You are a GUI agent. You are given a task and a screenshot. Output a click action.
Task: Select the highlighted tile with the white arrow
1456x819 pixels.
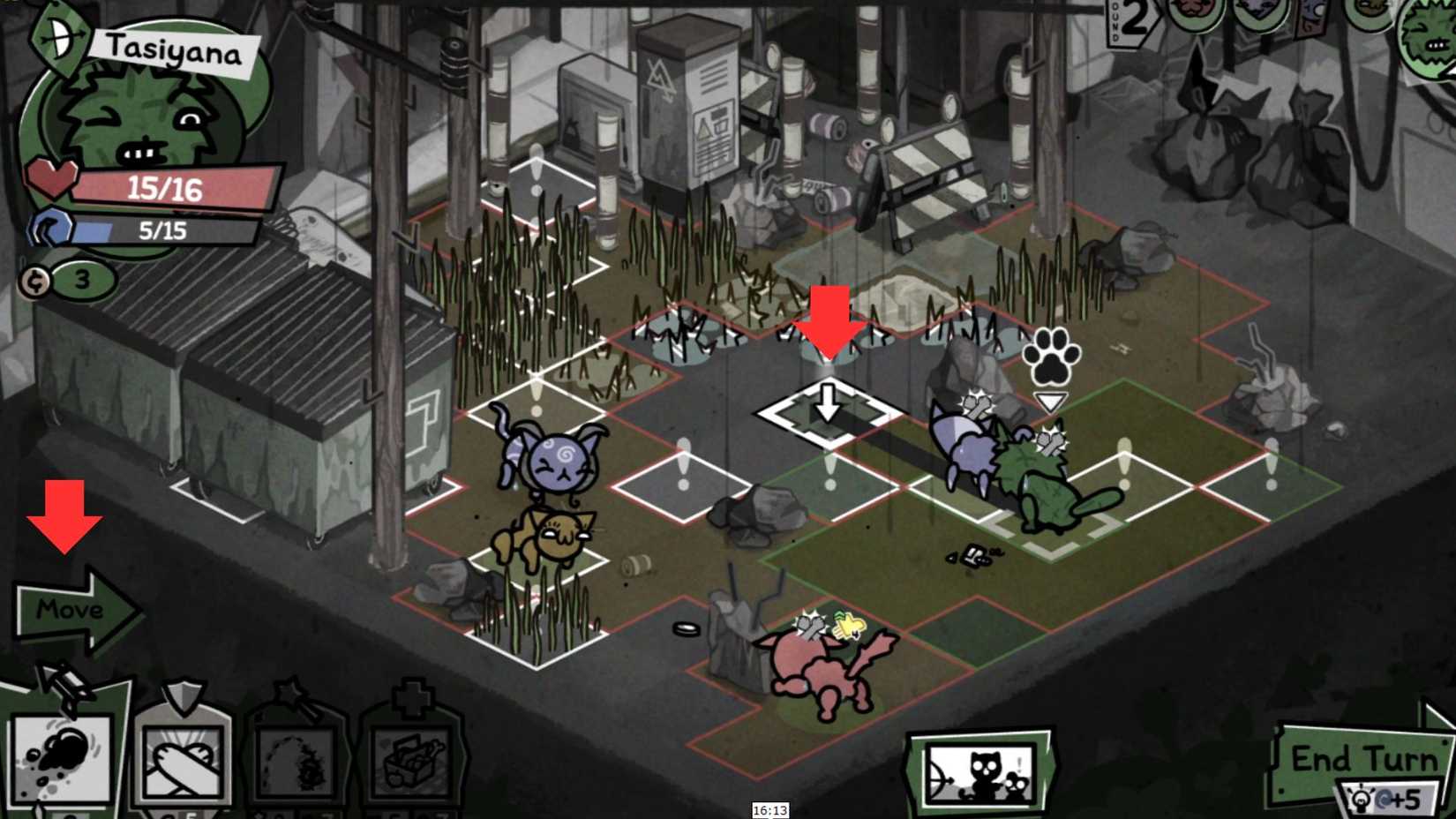coord(828,410)
